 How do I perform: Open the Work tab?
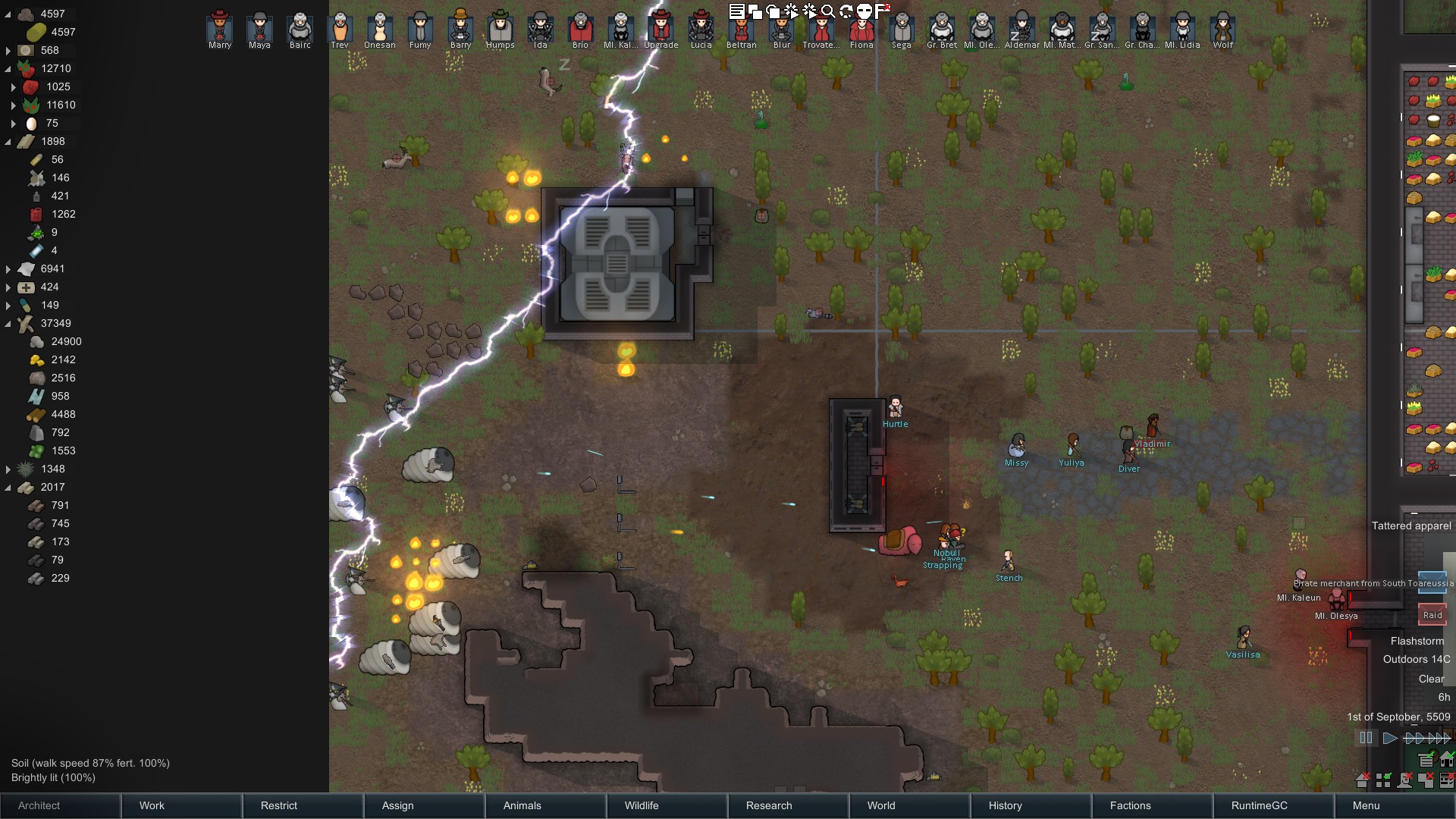182,805
